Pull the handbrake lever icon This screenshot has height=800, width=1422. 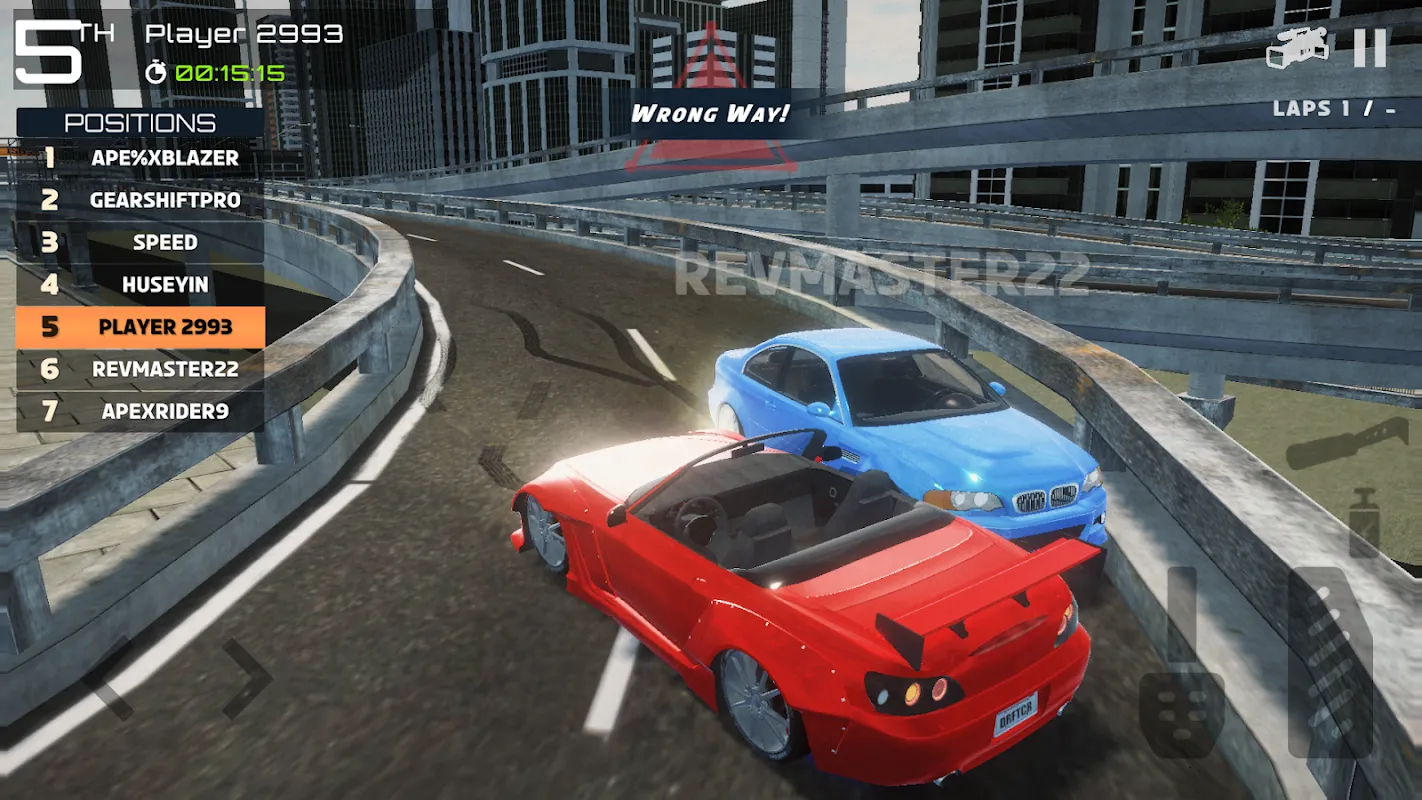pyautogui.click(x=1346, y=444)
